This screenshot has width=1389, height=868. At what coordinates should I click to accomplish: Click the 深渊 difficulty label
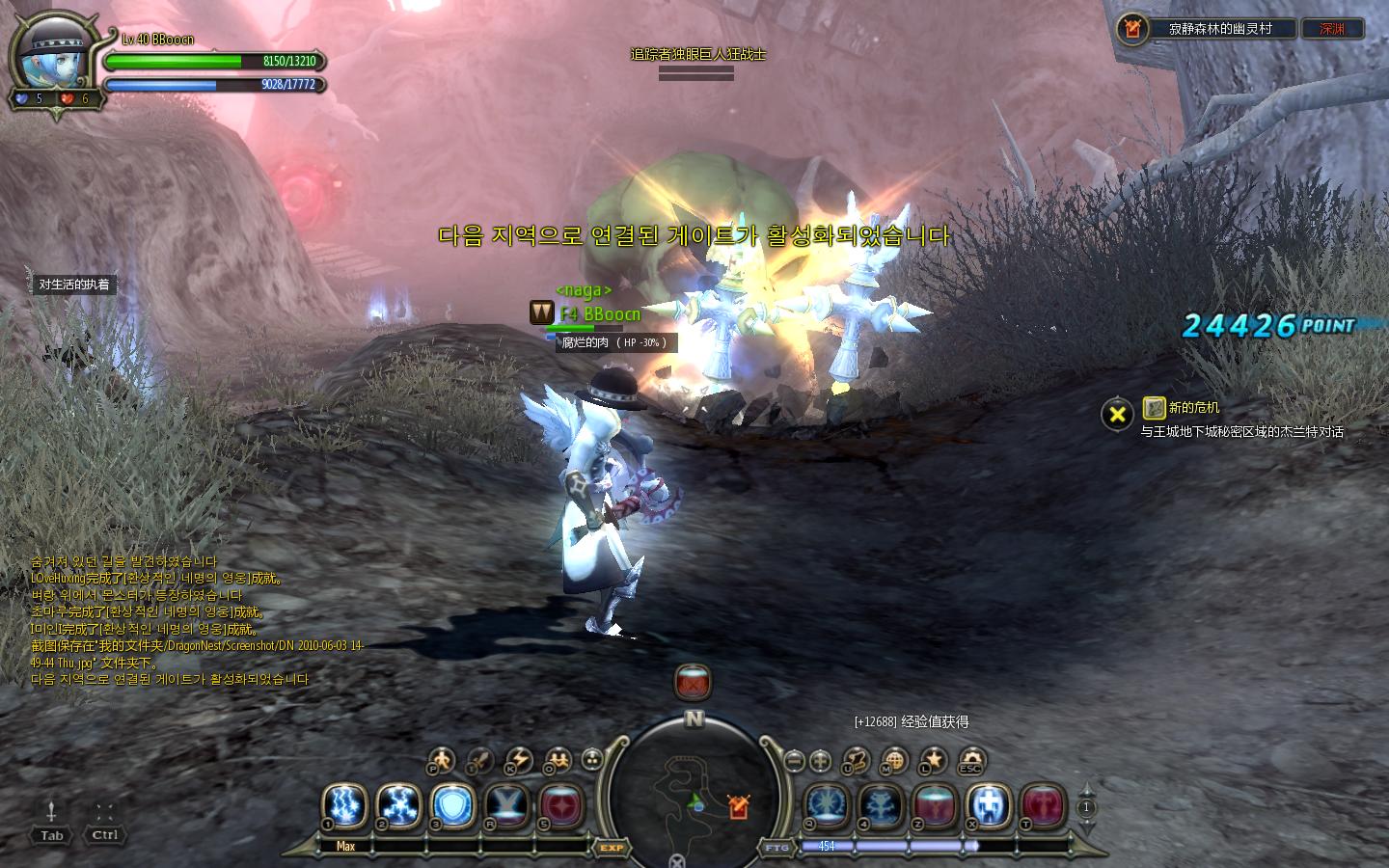(1332, 29)
